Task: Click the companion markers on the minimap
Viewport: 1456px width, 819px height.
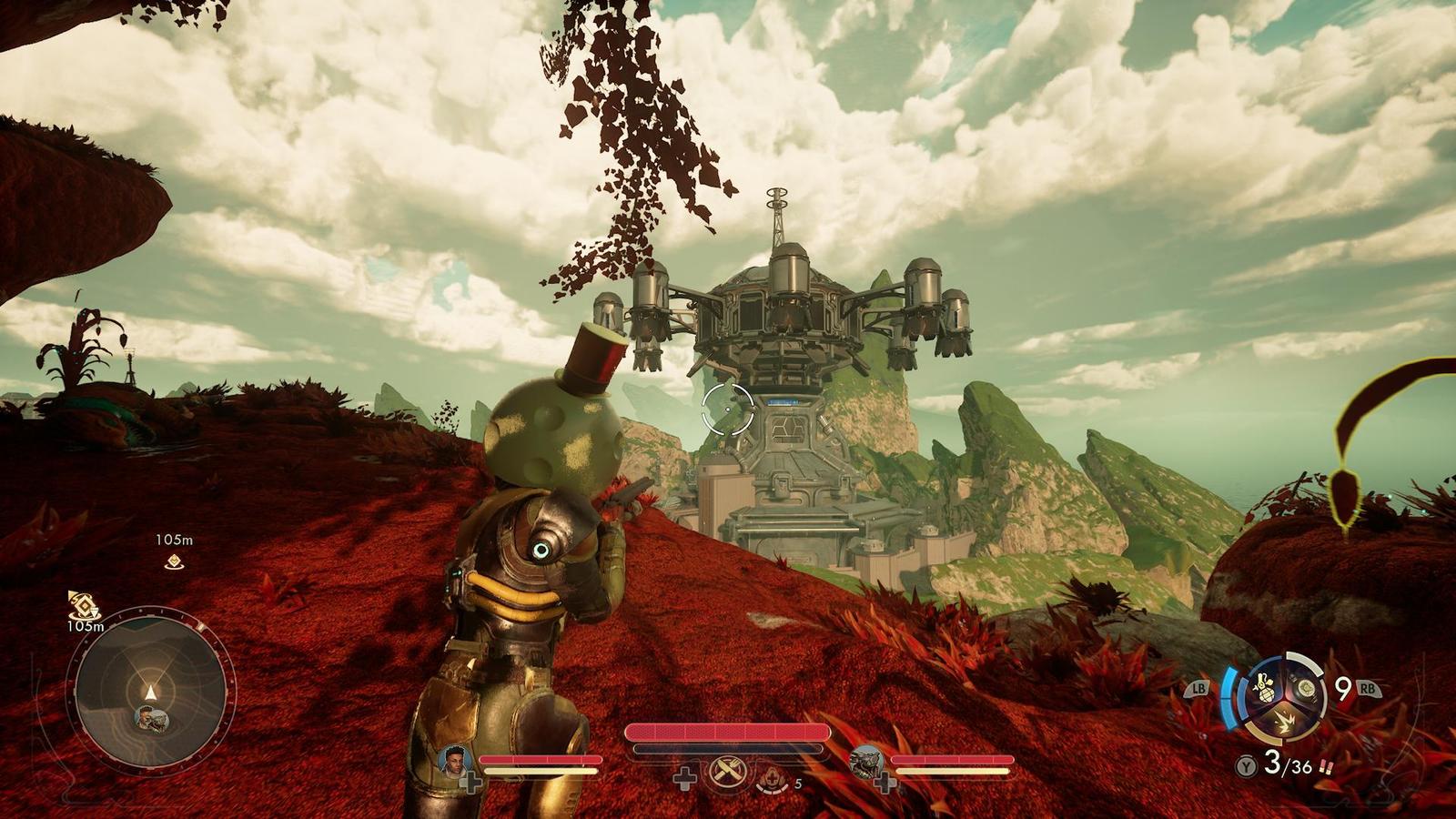Action: click(151, 719)
